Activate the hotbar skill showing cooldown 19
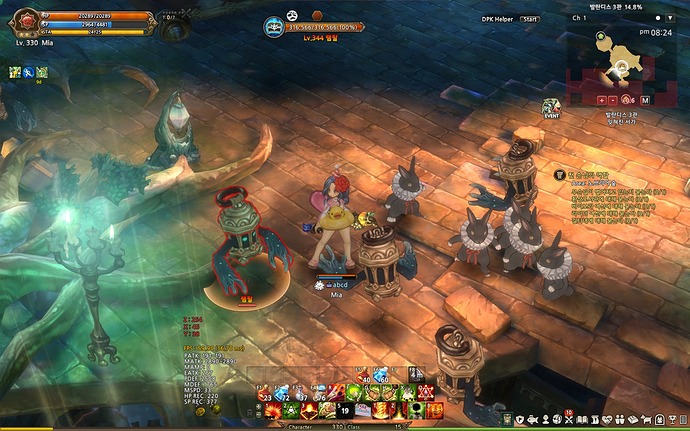690x431 pixels. point(343,410)
